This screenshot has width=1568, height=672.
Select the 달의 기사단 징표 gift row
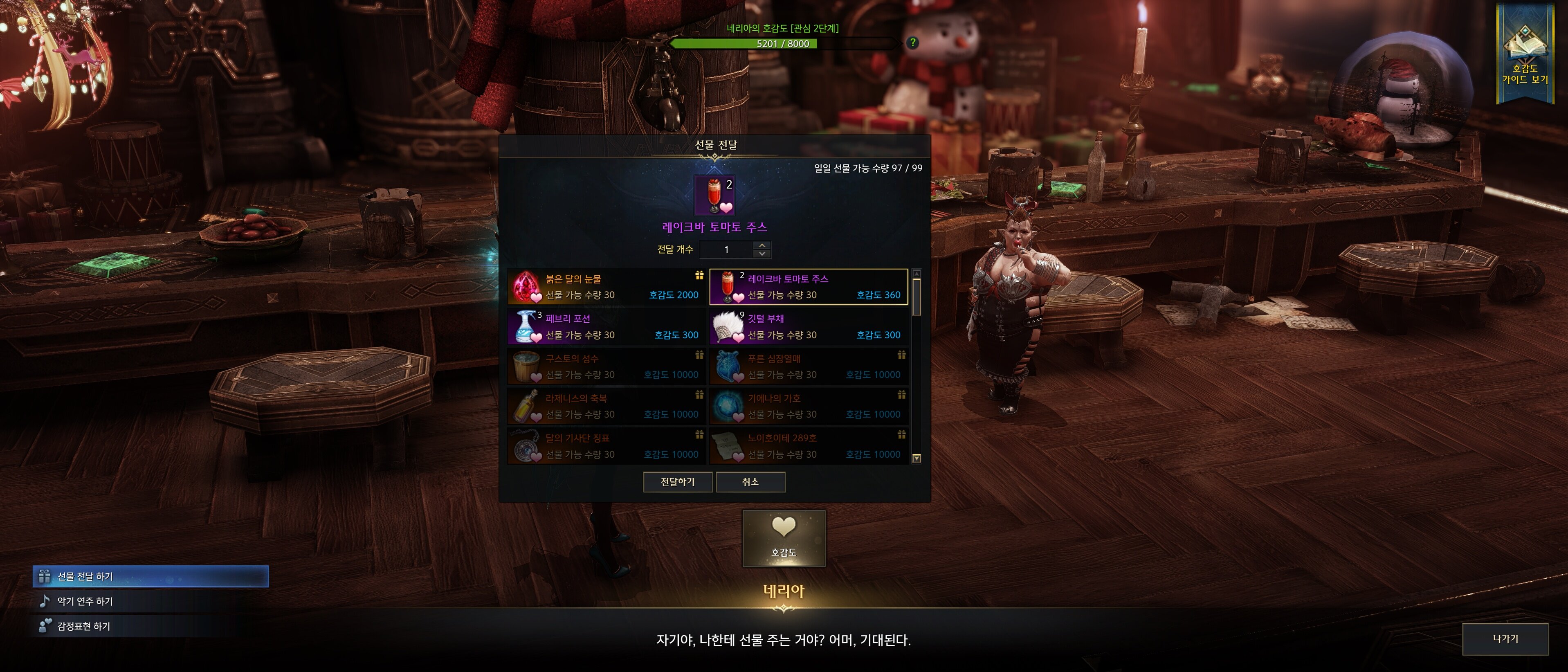point(606,446)
